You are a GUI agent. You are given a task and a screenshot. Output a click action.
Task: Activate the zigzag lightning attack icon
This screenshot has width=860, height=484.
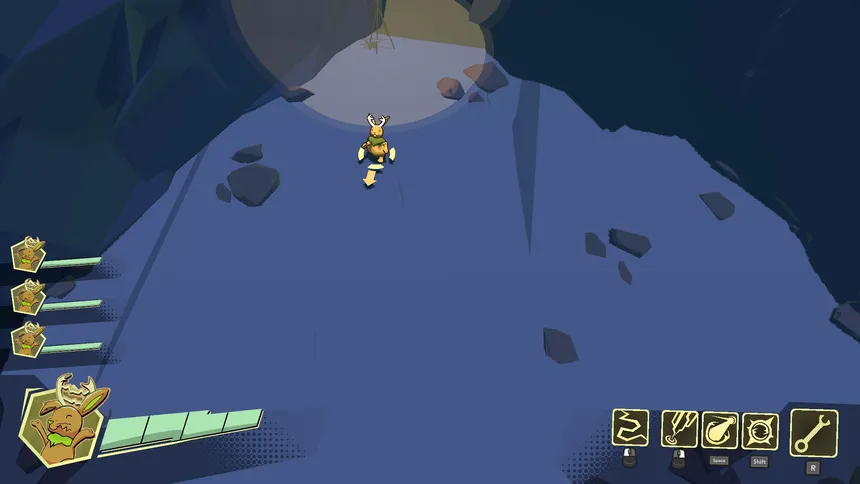tap(630, 428)
